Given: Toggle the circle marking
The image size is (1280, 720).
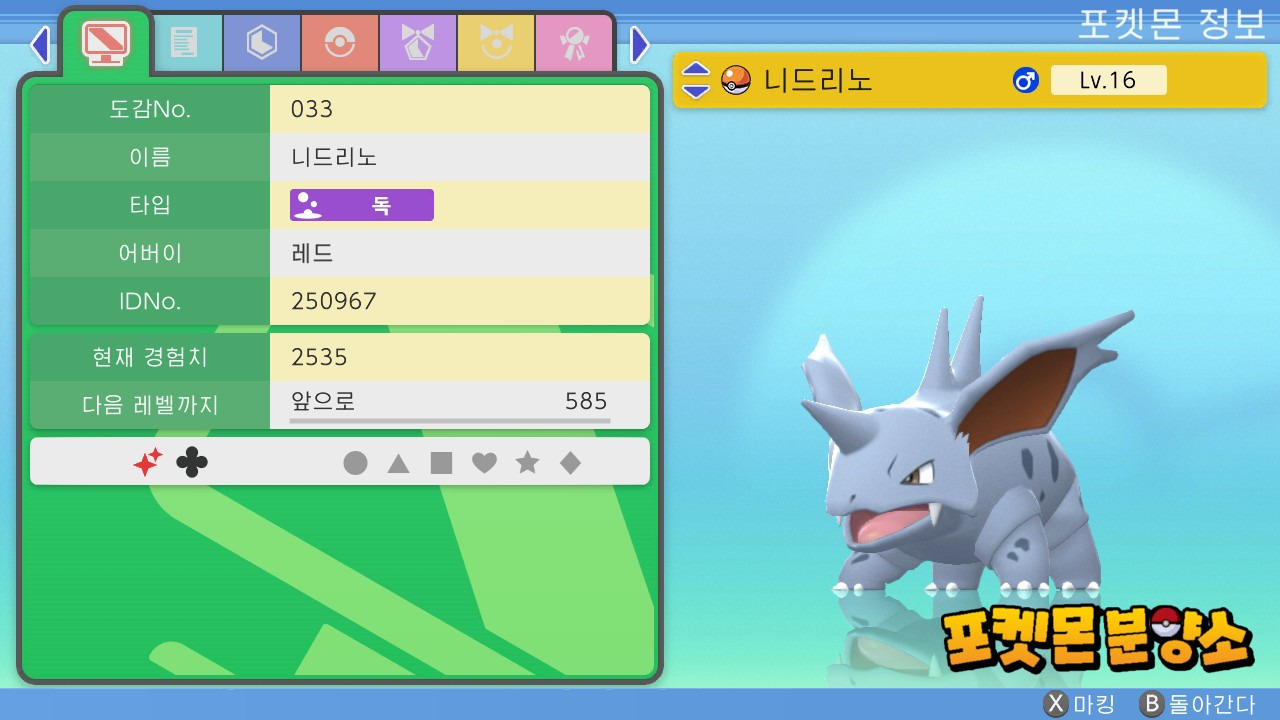Looking at the screenshot, I should coord(355,463).
